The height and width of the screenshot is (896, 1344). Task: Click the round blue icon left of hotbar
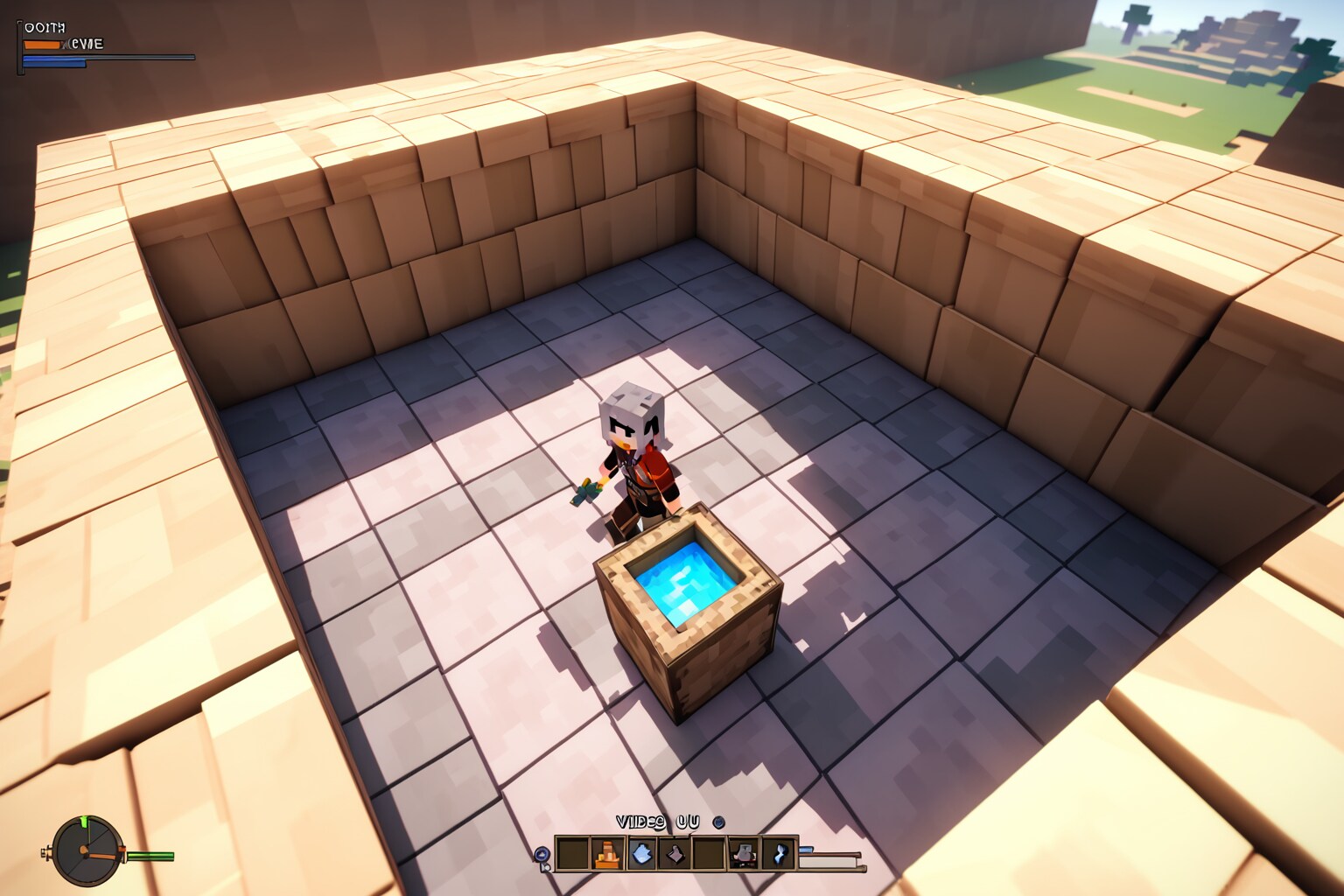point(542,854)
